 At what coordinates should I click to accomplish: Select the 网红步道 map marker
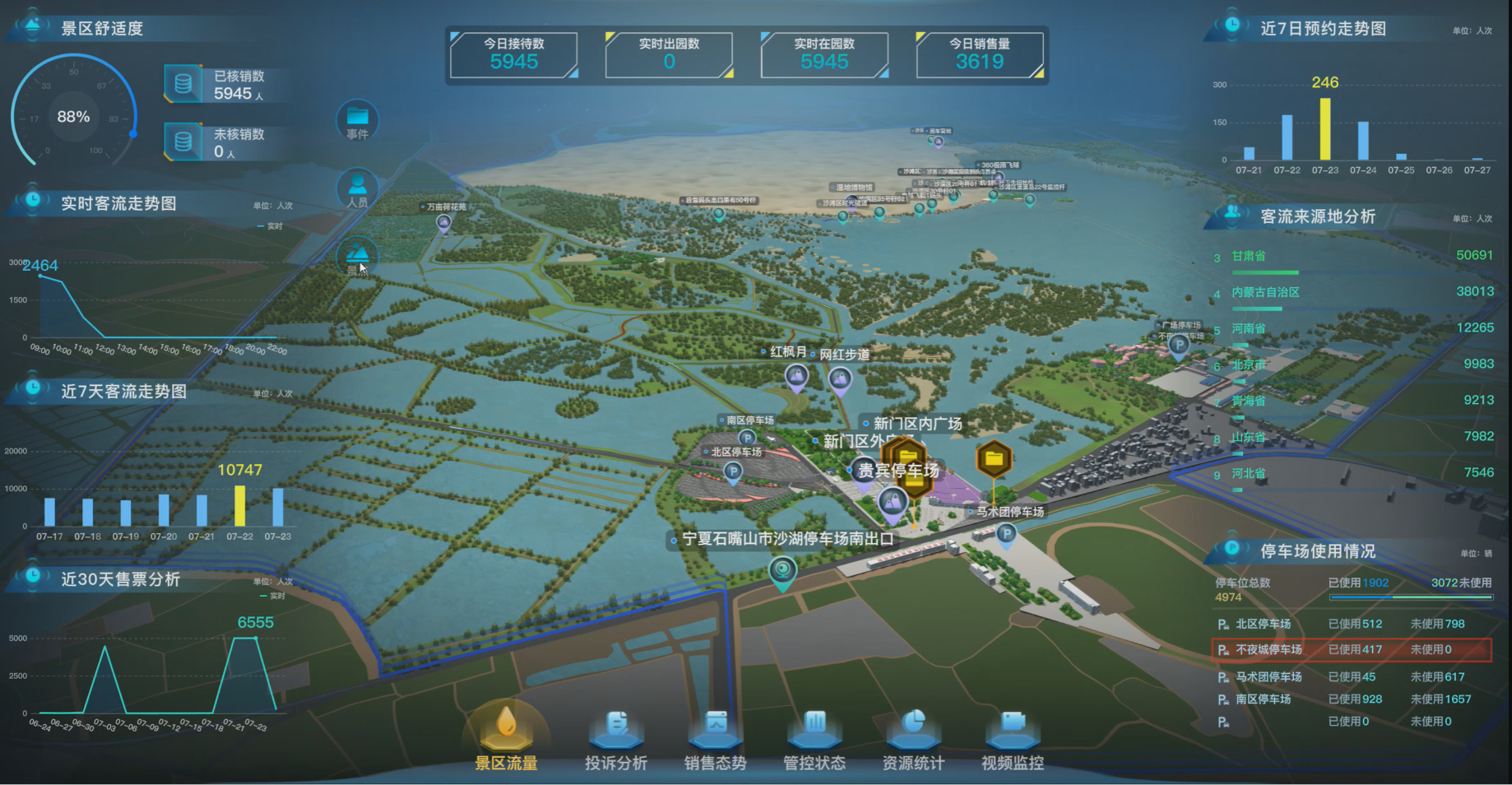pyautogui.click(x=839, y=380)
